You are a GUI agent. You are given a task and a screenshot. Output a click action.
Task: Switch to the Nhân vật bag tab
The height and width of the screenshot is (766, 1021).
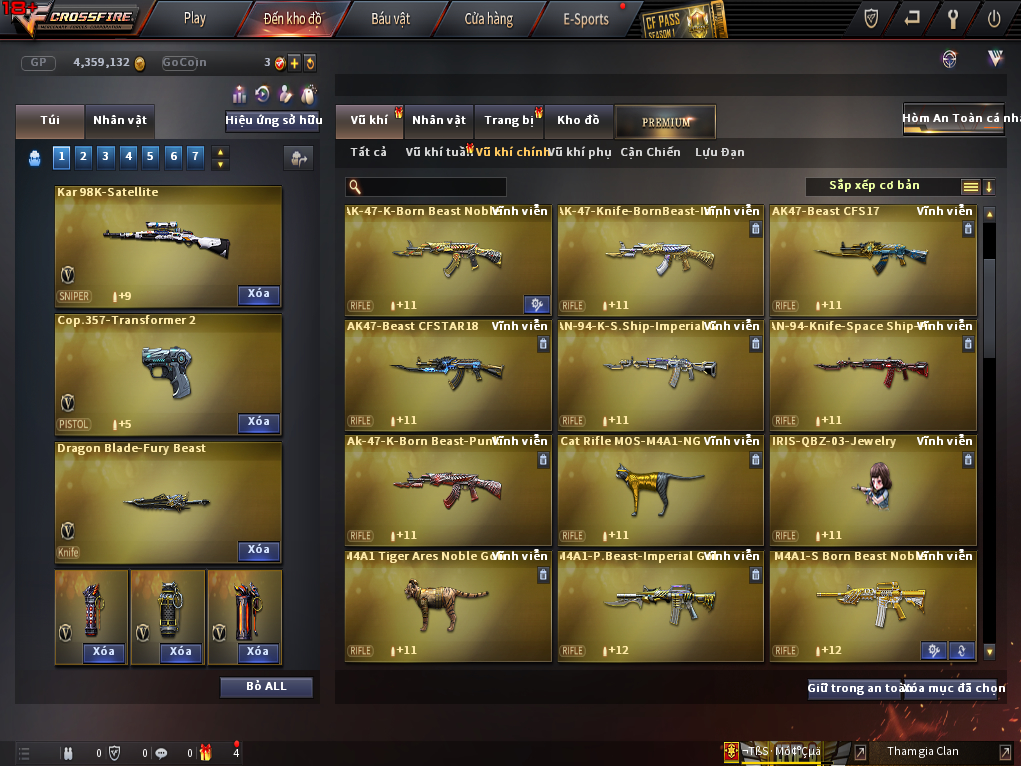[120, 120]
